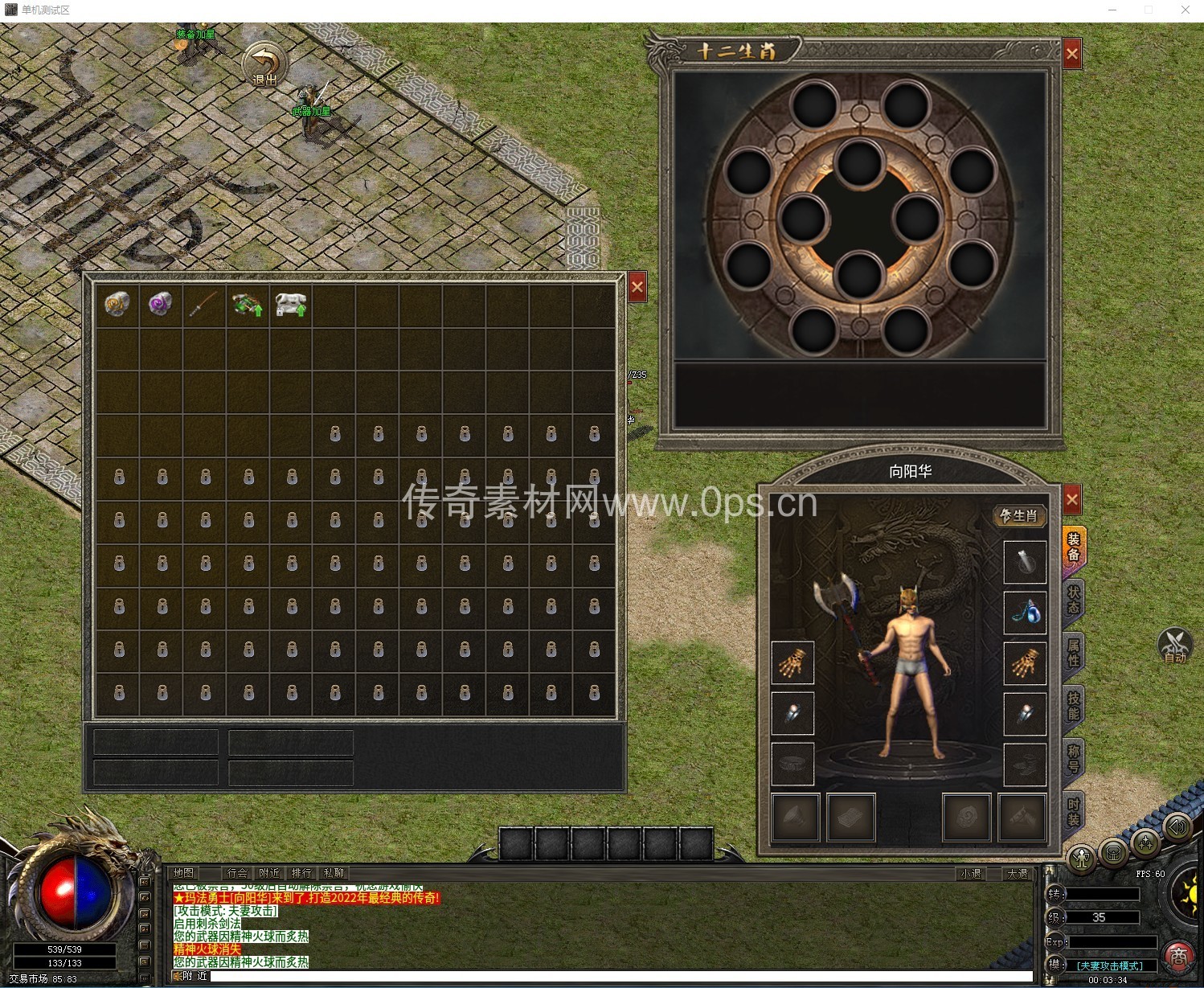Viewport: 1204px width, 988px height.
Task: Open the 时装 fashion tab
Action: 1074,812
